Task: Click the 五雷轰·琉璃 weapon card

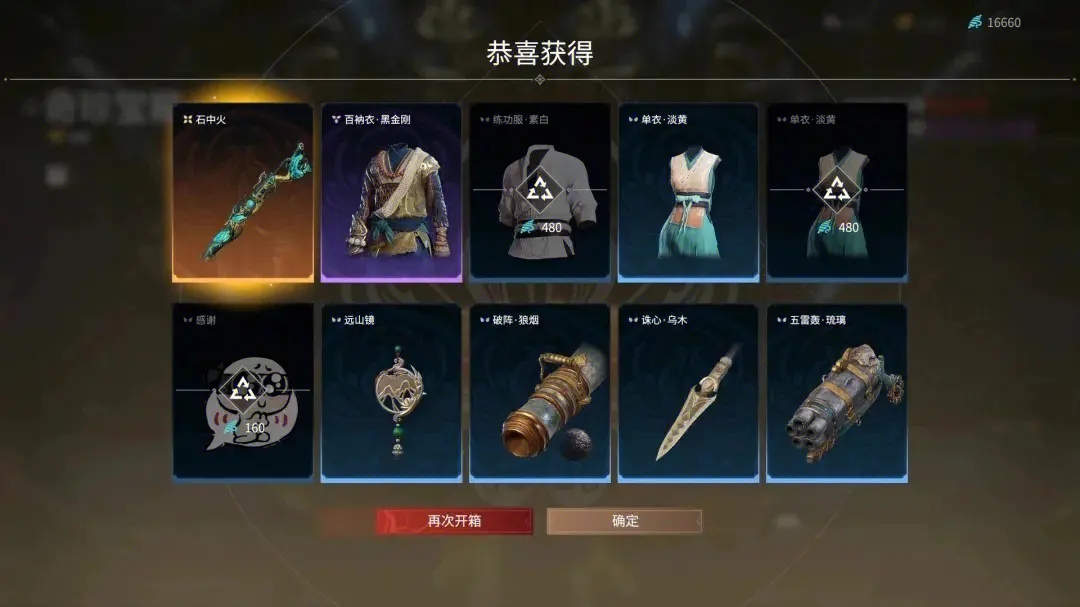Action: tap(837, 393)
